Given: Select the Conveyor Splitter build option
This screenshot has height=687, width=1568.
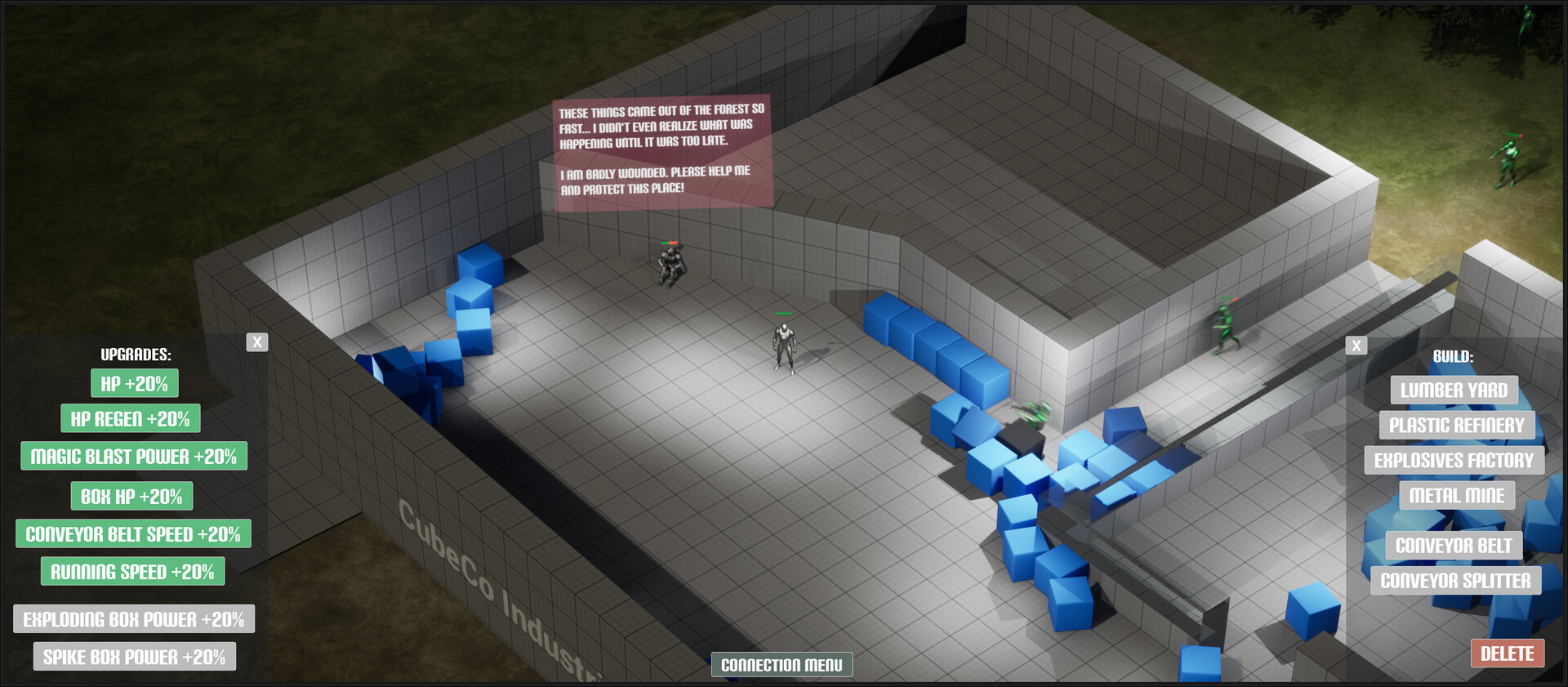Looking at the screenshot, I should (1455, 580).
